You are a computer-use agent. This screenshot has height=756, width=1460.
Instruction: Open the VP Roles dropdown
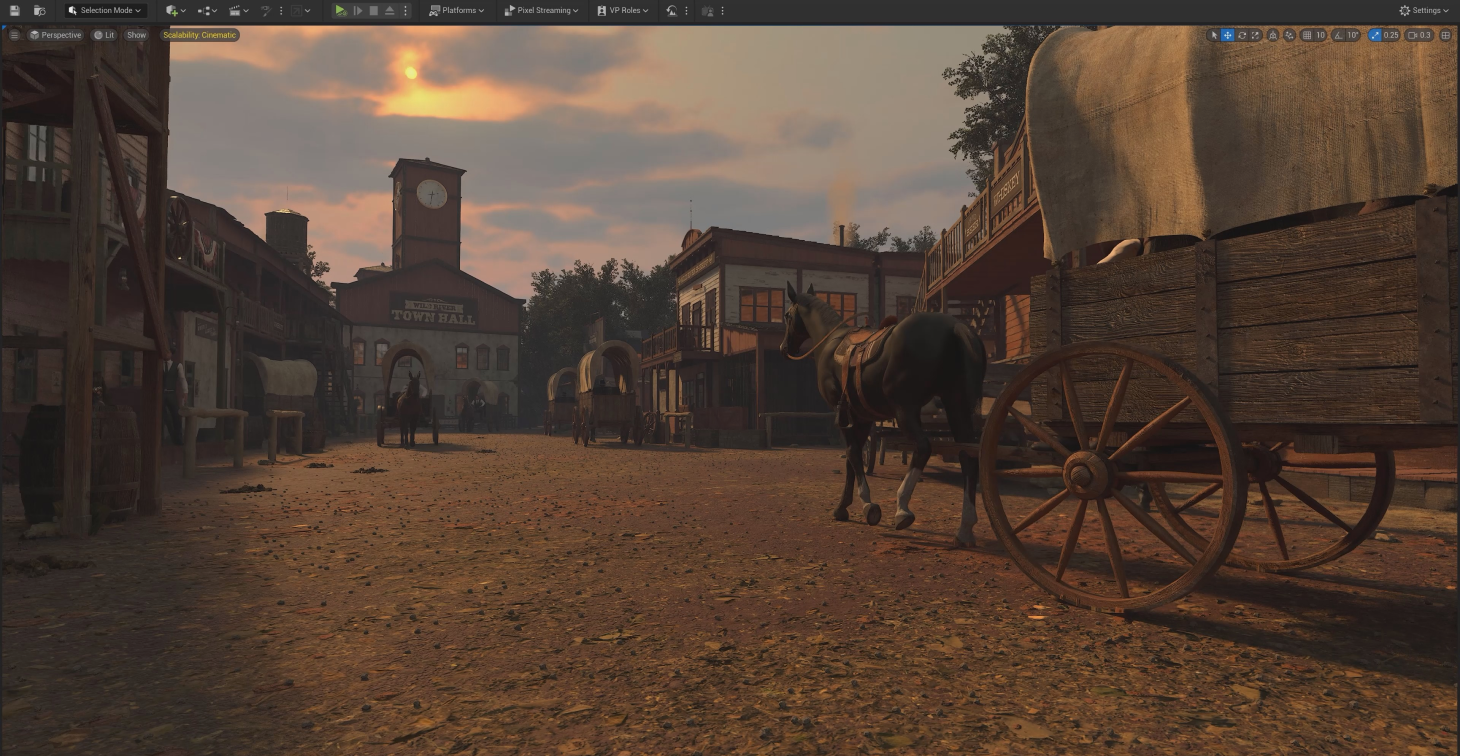[x=622, y=10]
